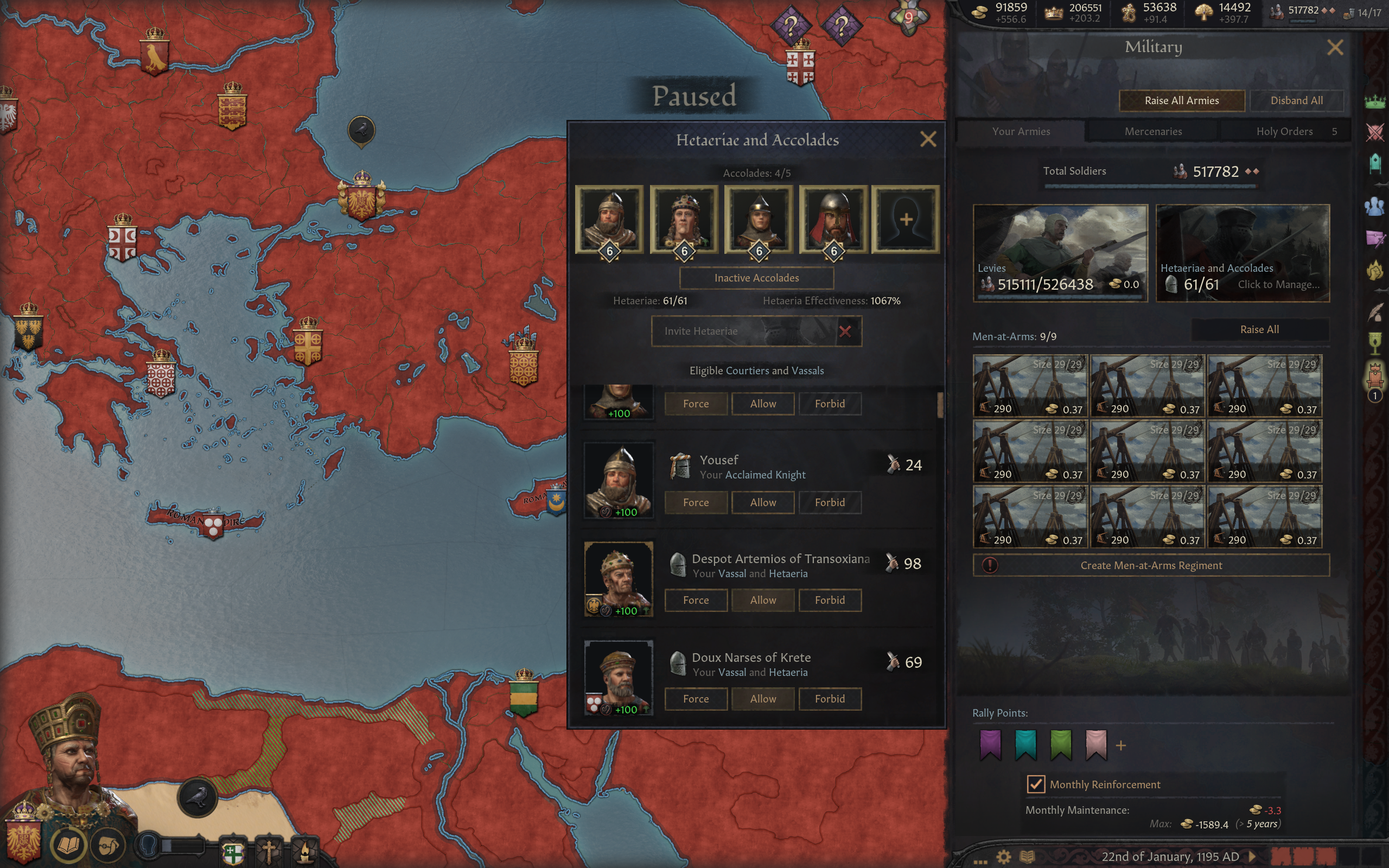The width and height of the screenshot is (1389, 868).
Task: Raise all Men-at-Arms regiments
Action: coord(1259,329)
